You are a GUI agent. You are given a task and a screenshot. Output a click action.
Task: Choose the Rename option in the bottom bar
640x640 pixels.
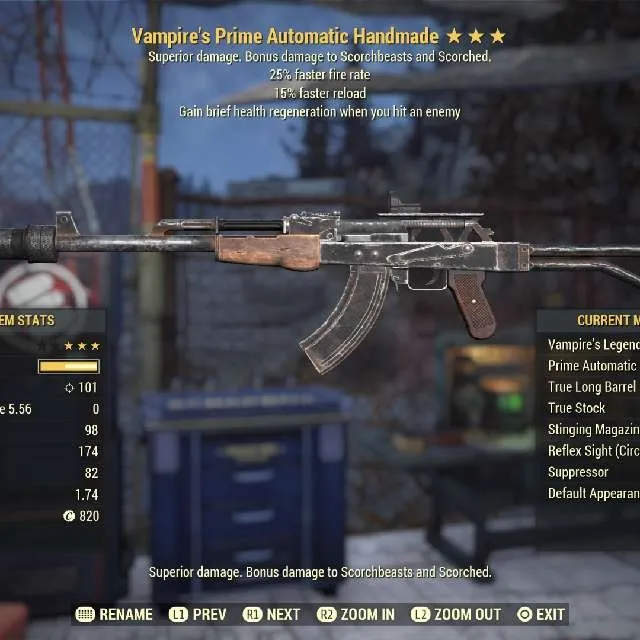point(115,614)
